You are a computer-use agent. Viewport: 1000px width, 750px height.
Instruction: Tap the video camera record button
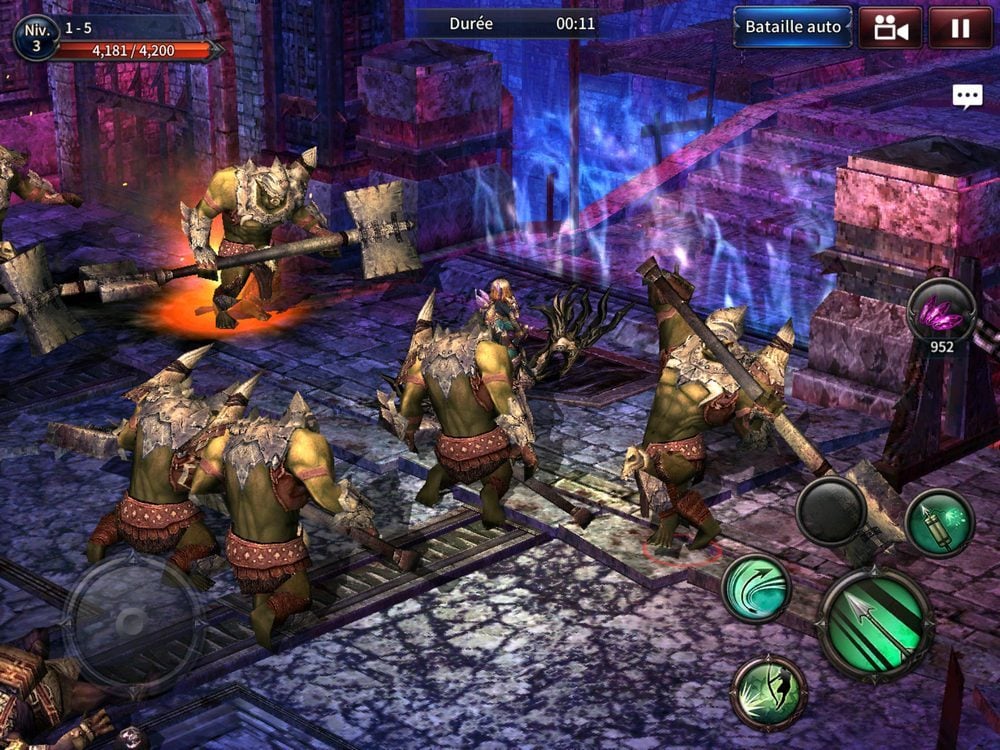(x=889, y=27)
